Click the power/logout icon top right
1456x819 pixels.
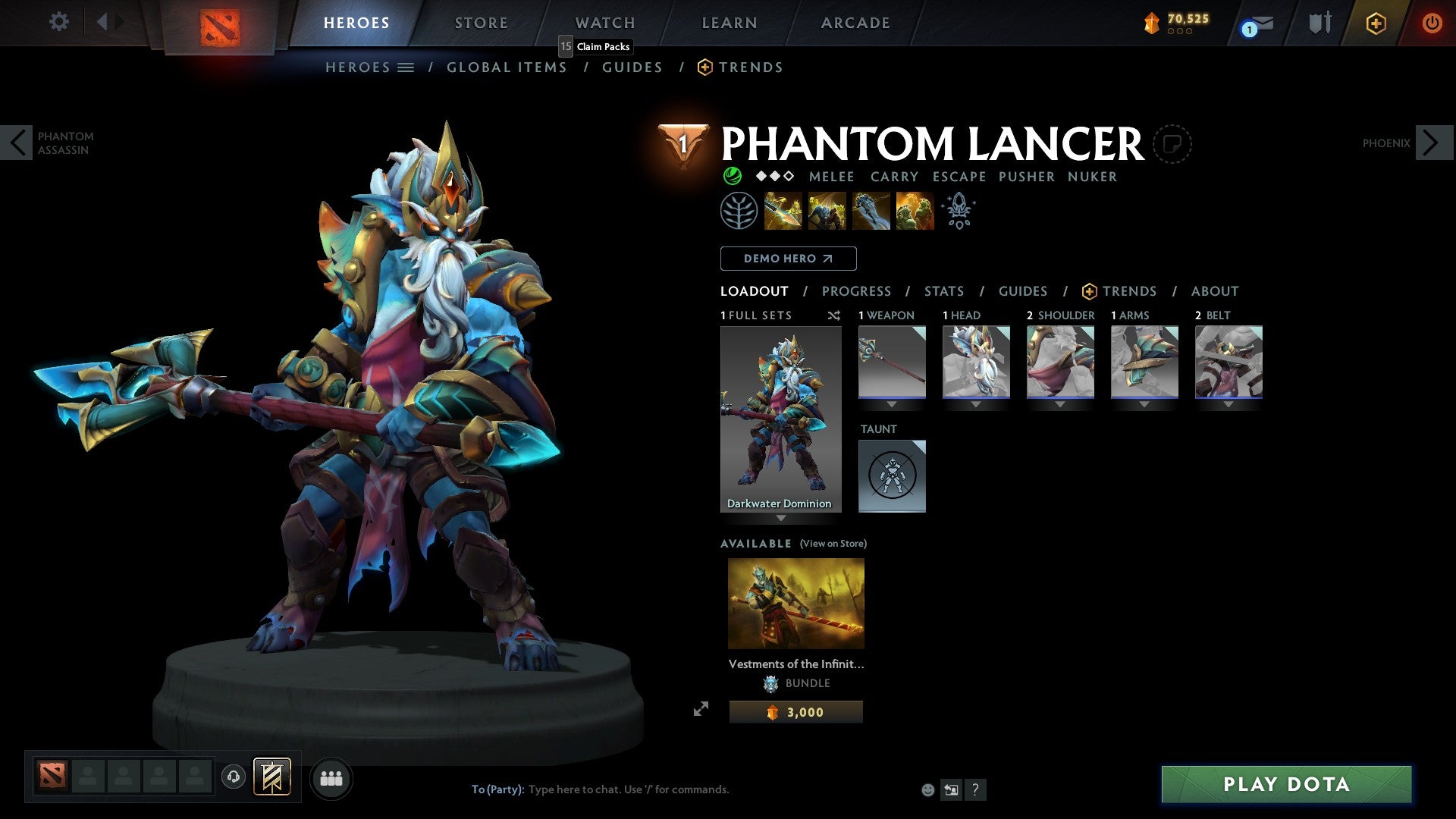click(1432, 24)
